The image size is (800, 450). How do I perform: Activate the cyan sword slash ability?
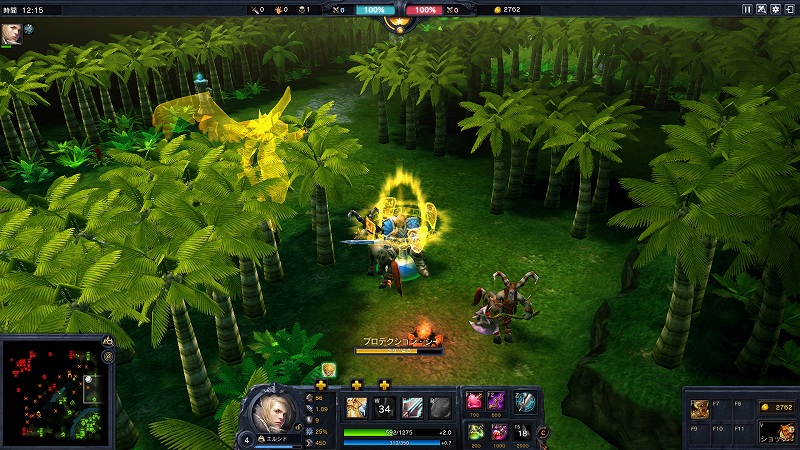(412, 407)
